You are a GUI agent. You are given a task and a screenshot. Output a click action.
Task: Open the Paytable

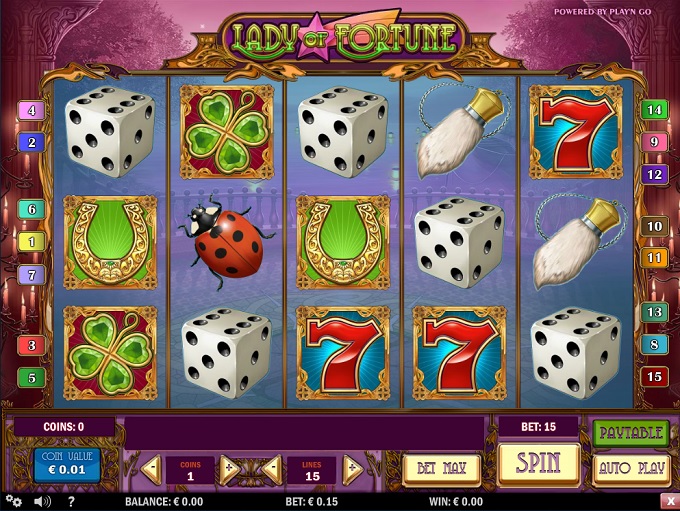click(x=631, y=432)
